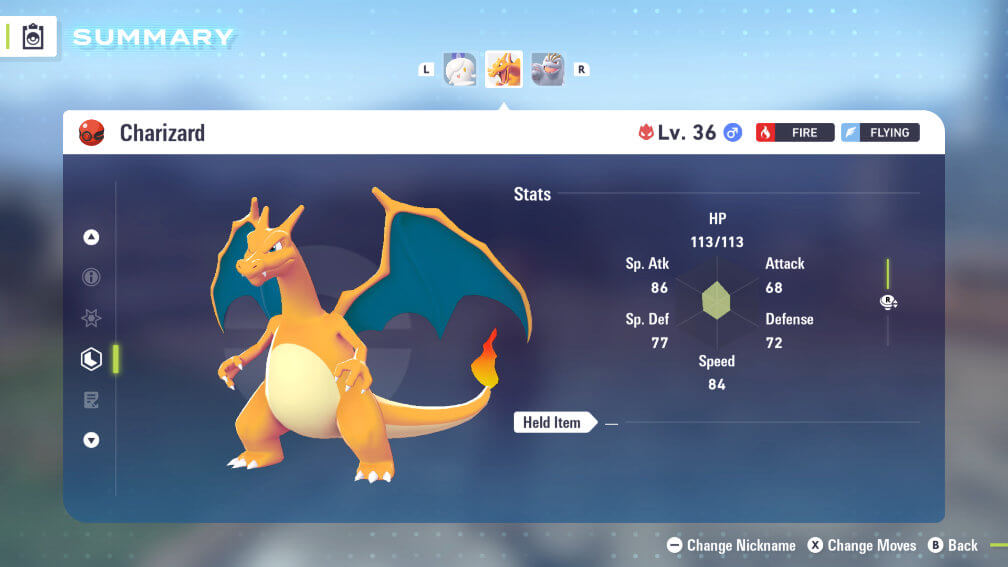The width and height of the screenshot is (1008, 567).
Task: Open the star-shaped page tab
Action: tap(91, 318)
